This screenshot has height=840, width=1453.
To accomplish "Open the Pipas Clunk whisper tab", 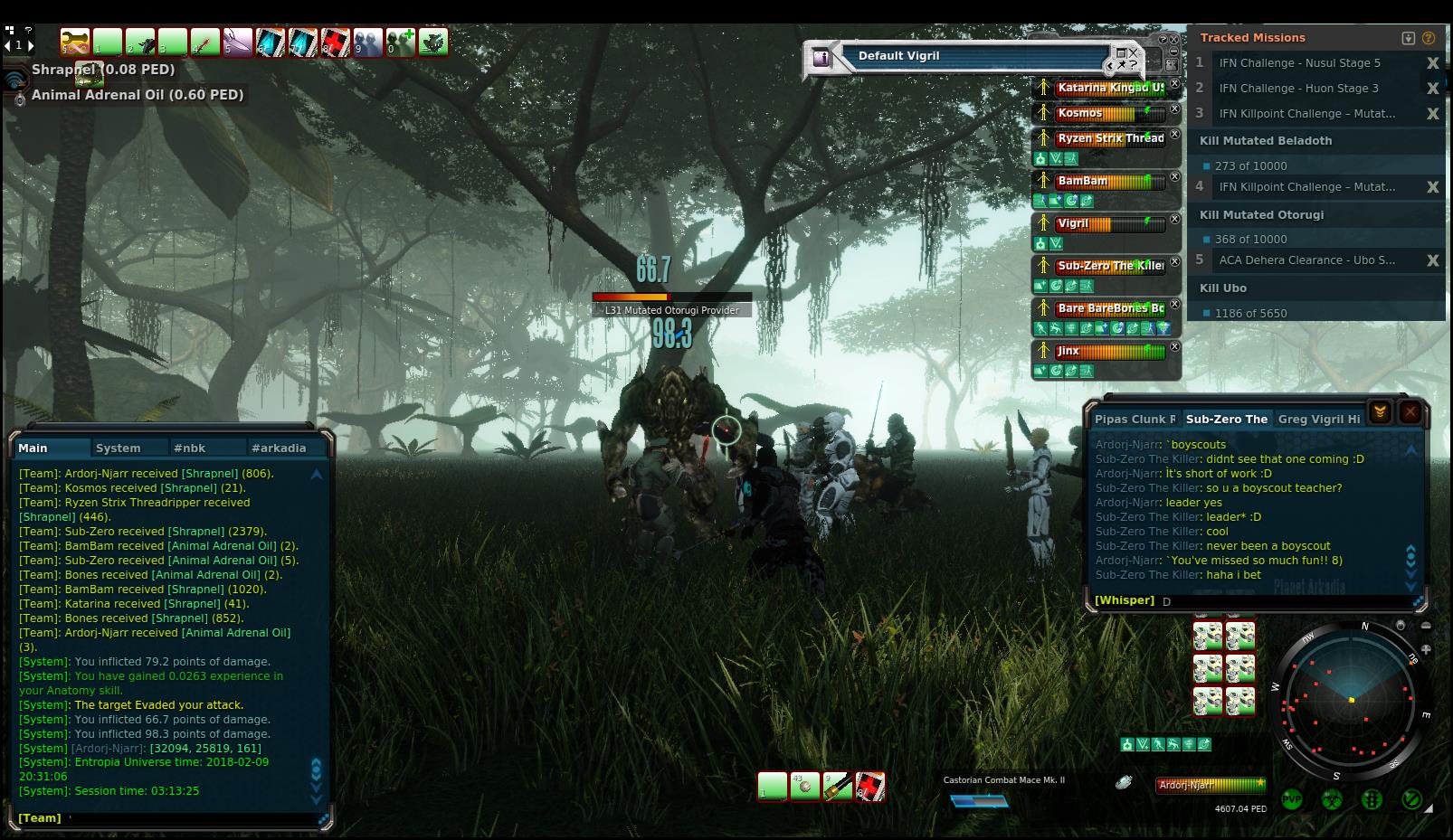I will point(1135,419).
